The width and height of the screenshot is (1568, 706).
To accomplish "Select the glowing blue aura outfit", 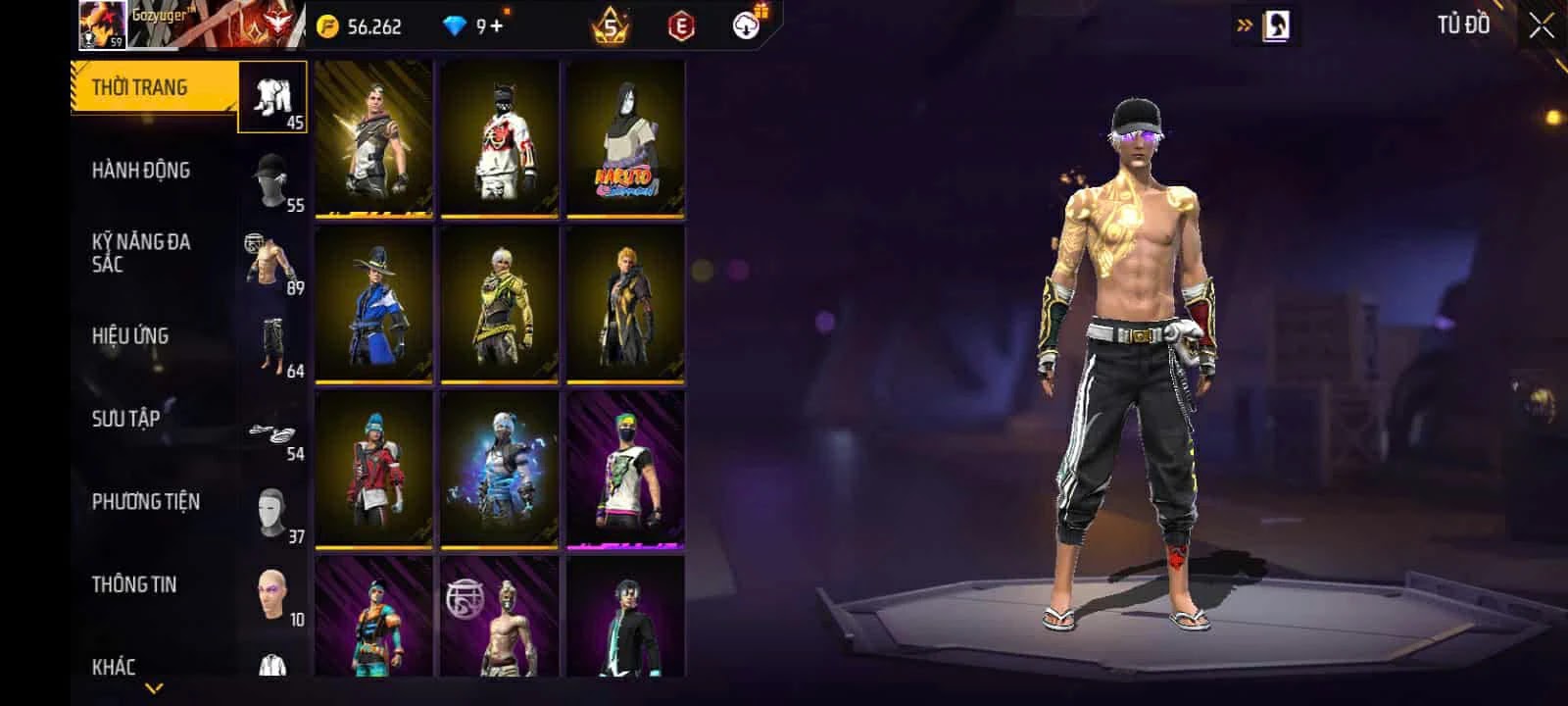I will pos(500,470).
